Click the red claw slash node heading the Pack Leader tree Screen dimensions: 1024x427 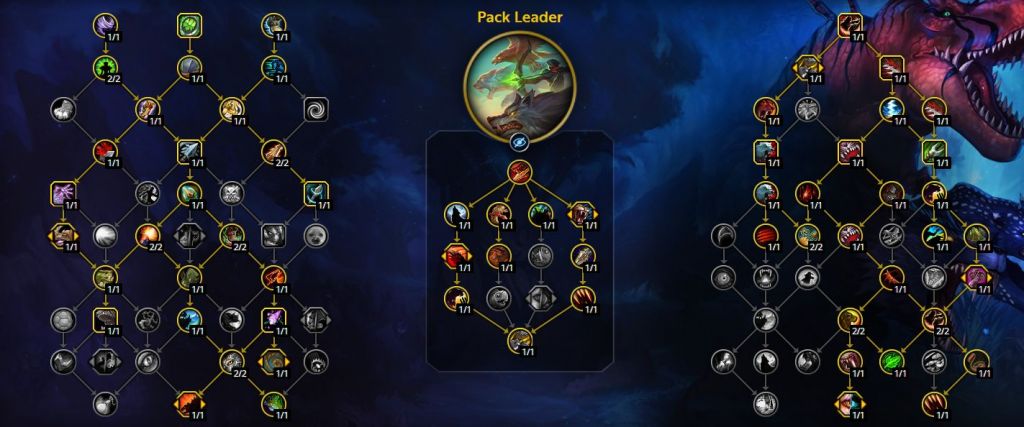pyautogui.click(x=518, y=171)
